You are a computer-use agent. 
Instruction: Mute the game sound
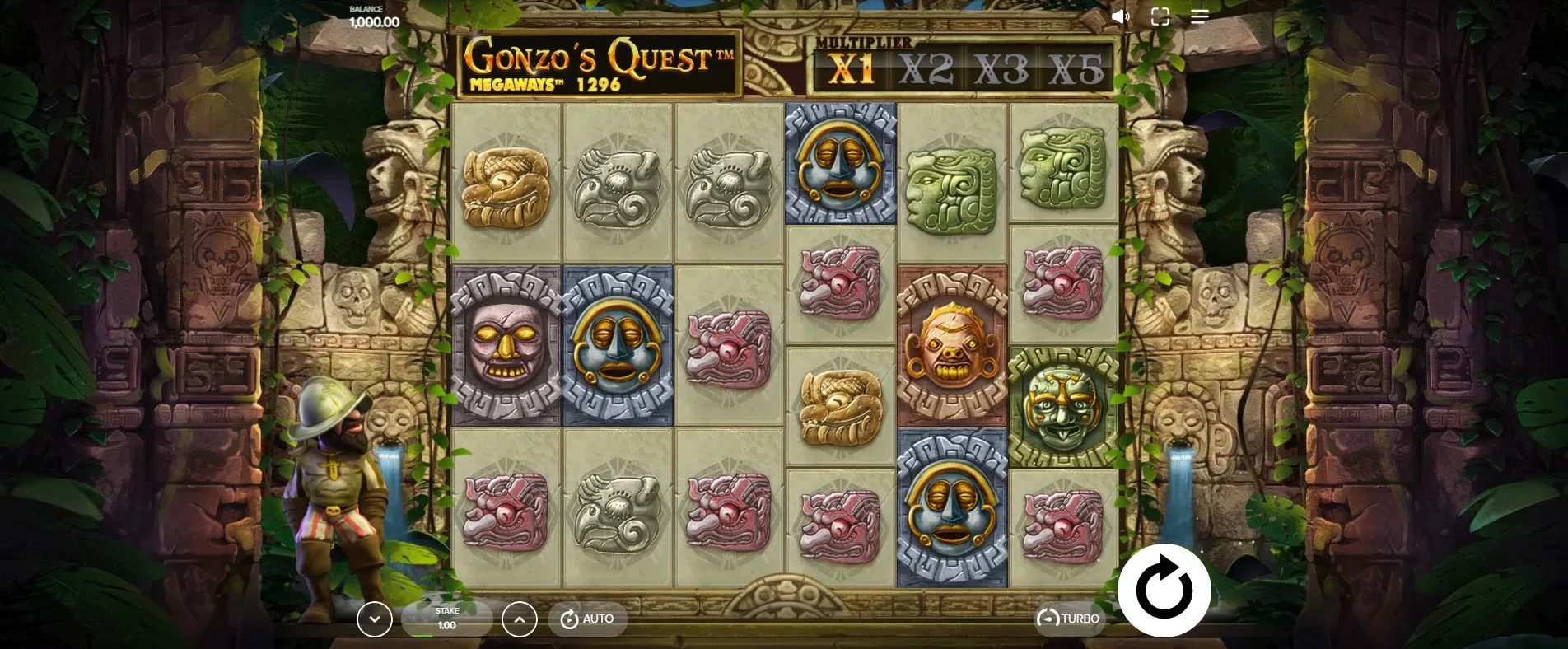coord(1120,16)
